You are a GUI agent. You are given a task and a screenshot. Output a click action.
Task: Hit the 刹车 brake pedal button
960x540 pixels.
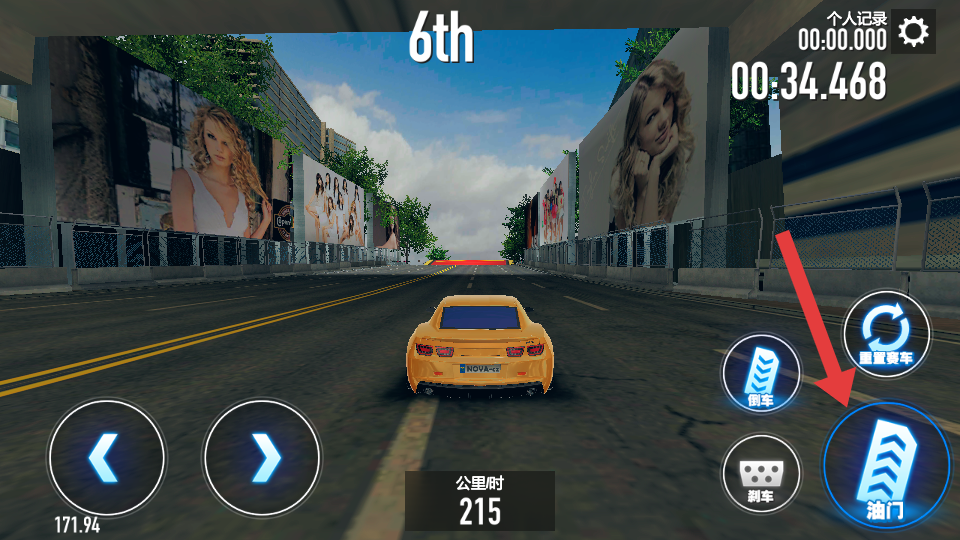point(761,474)
